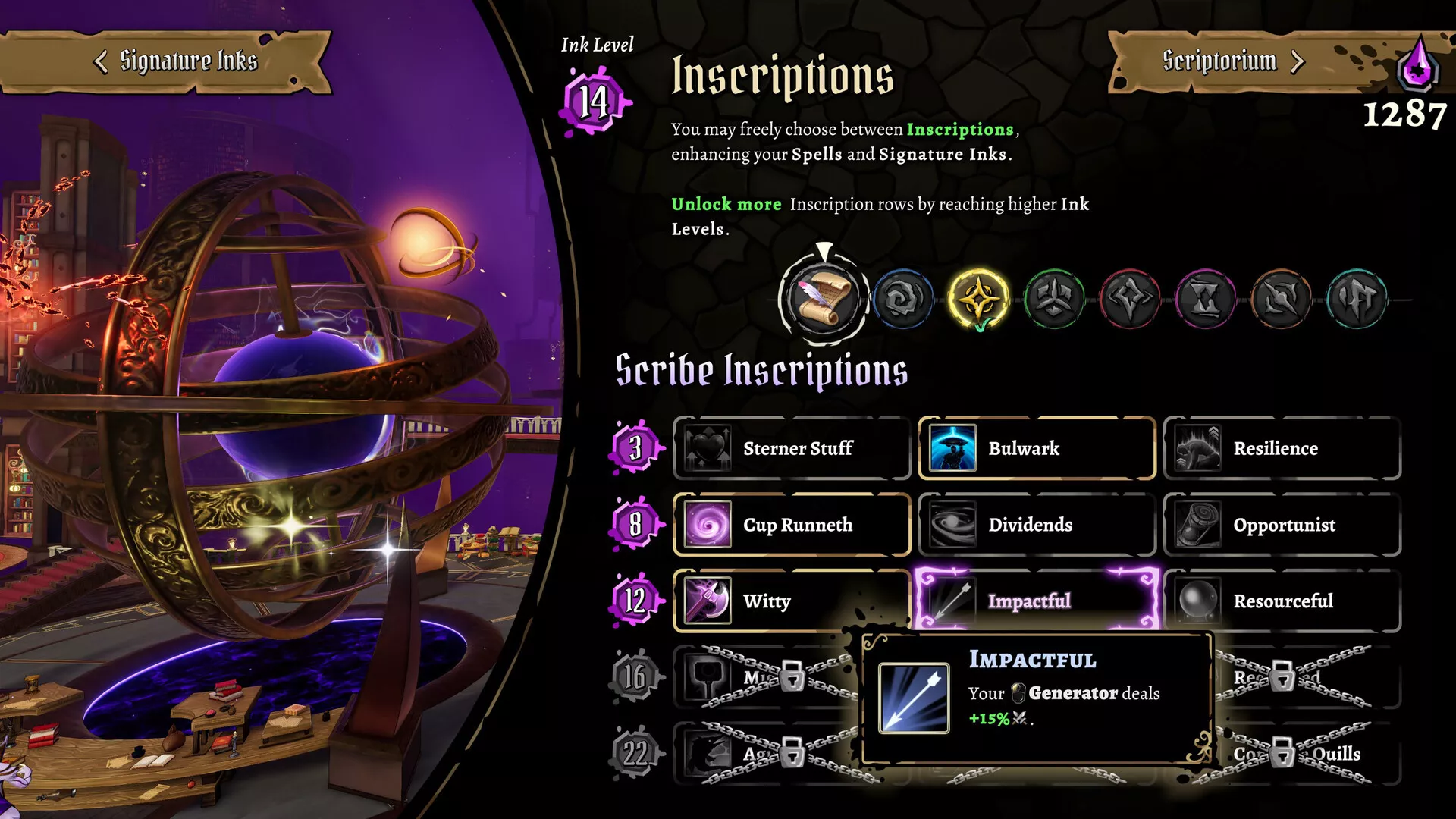Select the Witty inscription
The height and width of the screenshot is (819, 1456).
792,601
